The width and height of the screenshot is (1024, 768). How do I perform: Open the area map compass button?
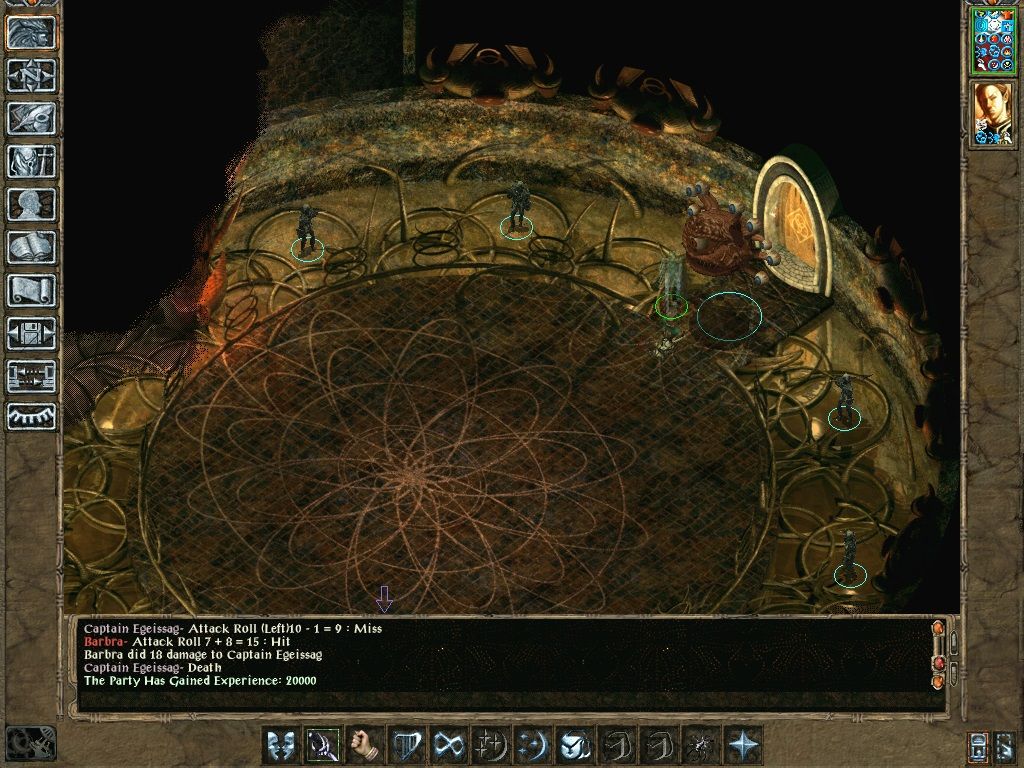[x=32, y=76]
